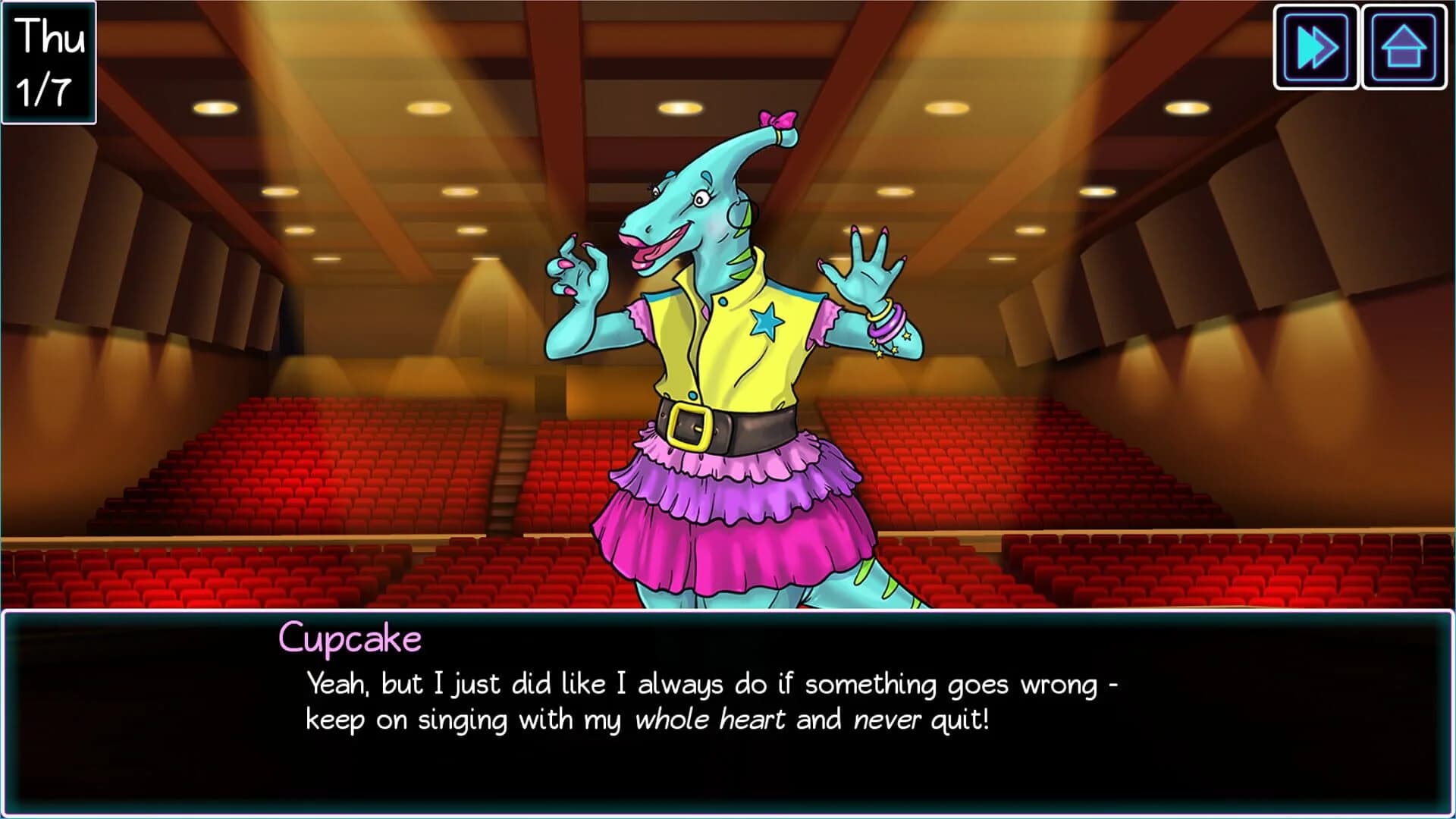The image size is (1456, 819).
Task: Select the Cupcake name label
Action: tap(351, 638)
